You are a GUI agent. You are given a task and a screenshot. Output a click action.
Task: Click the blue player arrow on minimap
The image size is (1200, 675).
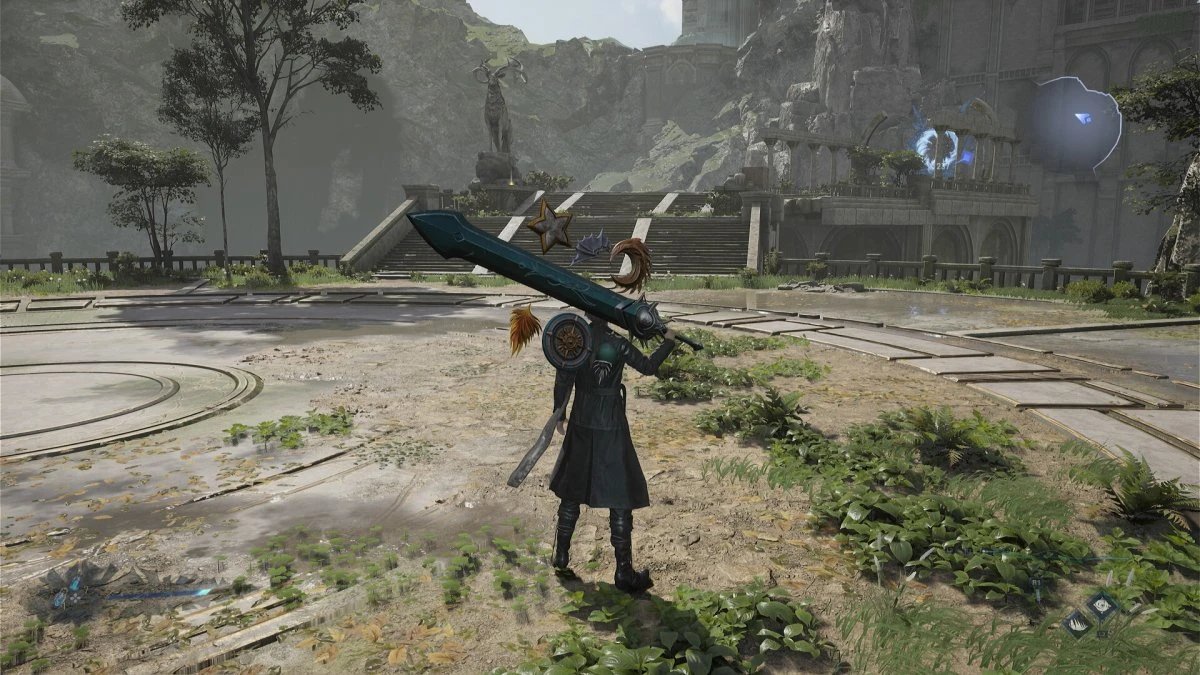[1084, 118]
